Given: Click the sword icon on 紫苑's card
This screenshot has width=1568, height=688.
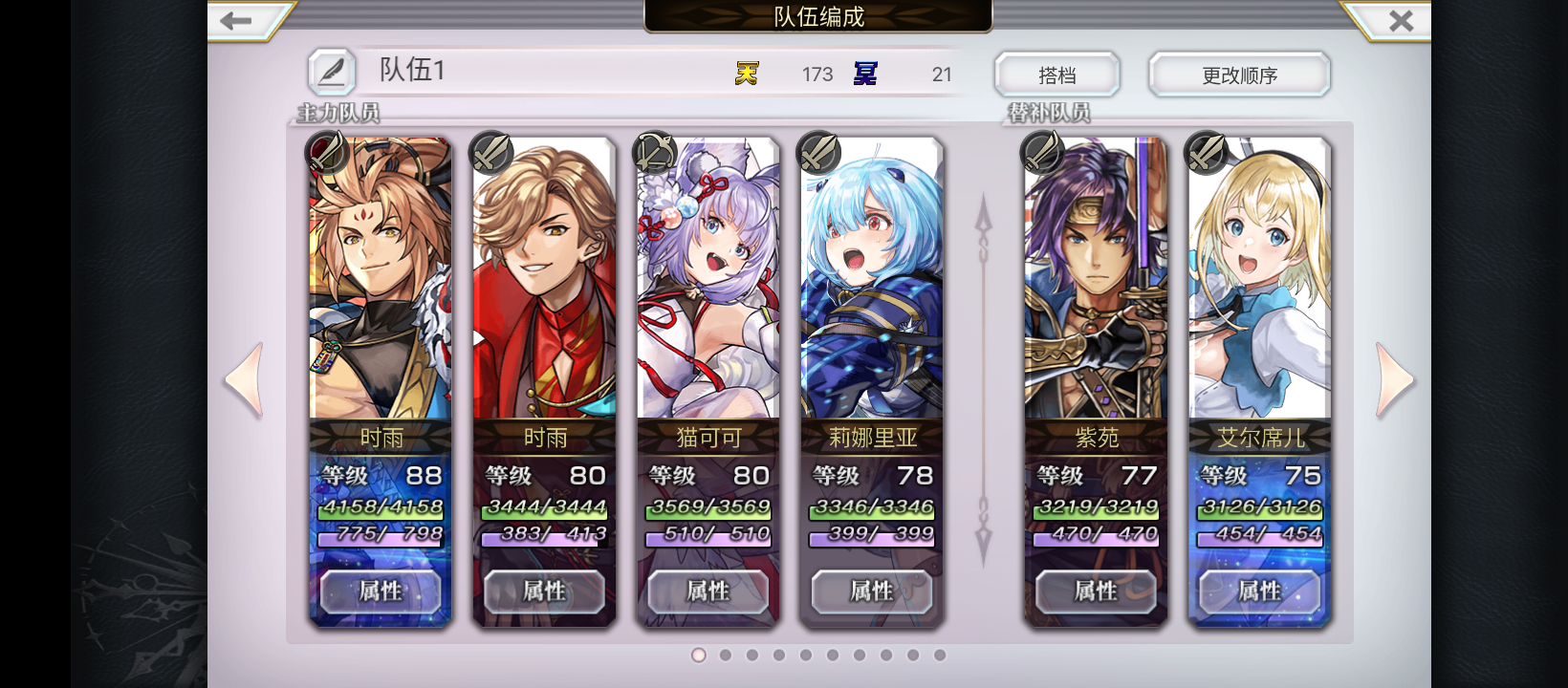Looking at the screenshot, I should tap(1043, 152).
